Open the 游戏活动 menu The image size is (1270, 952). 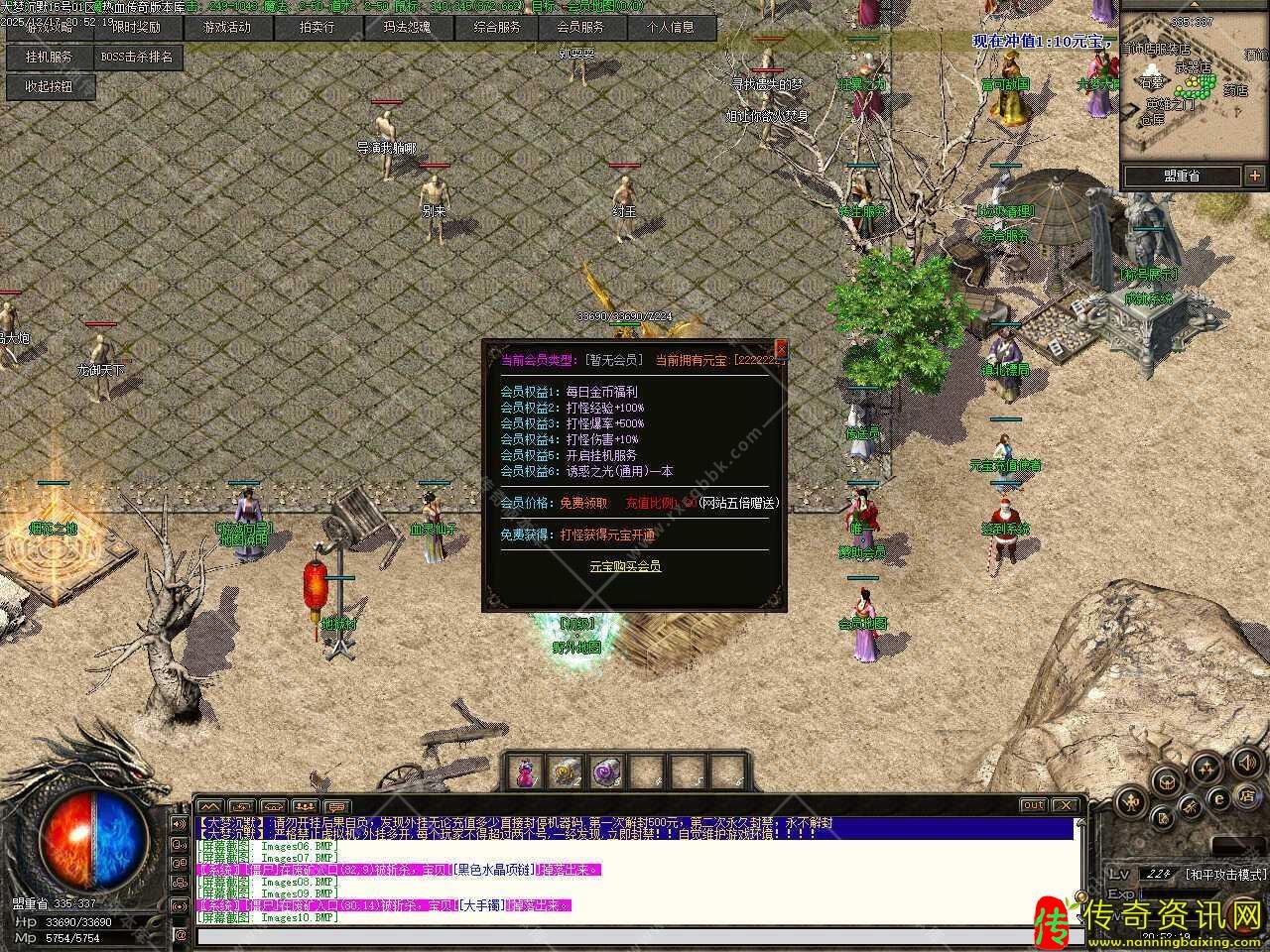(226, 28)
